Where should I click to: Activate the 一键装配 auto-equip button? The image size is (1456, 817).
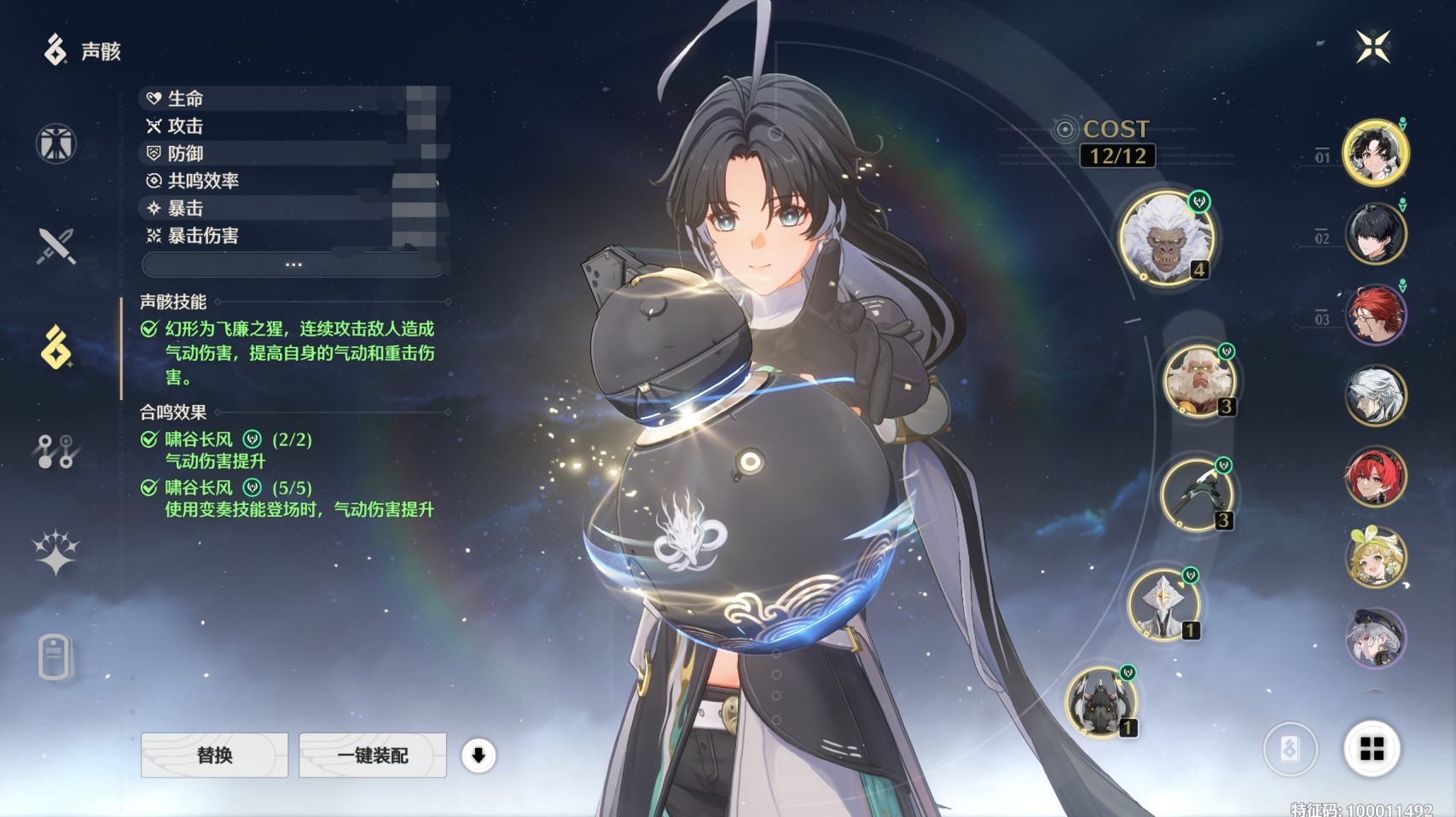373,755
